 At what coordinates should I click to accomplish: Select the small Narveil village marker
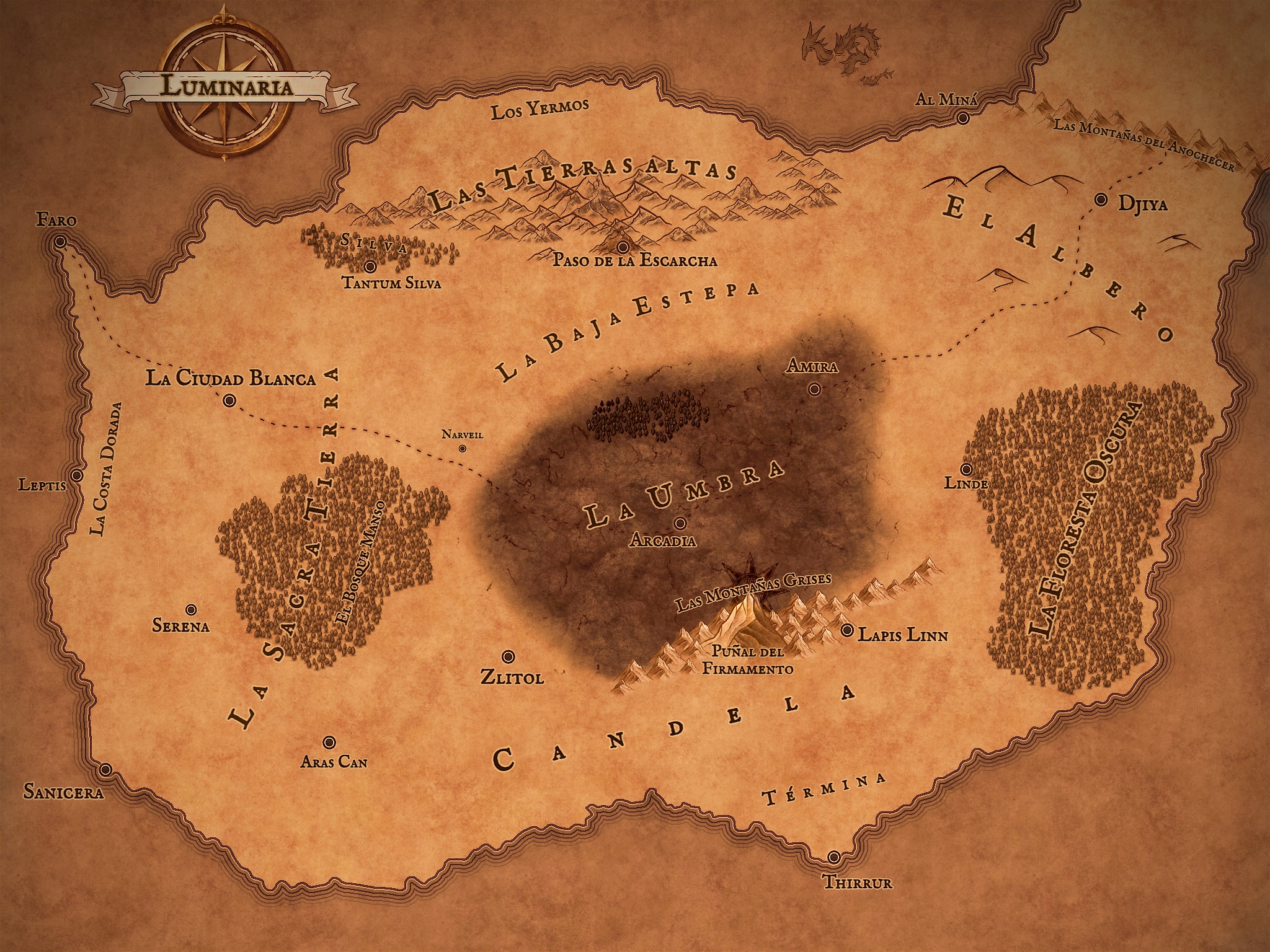point(462,448)
